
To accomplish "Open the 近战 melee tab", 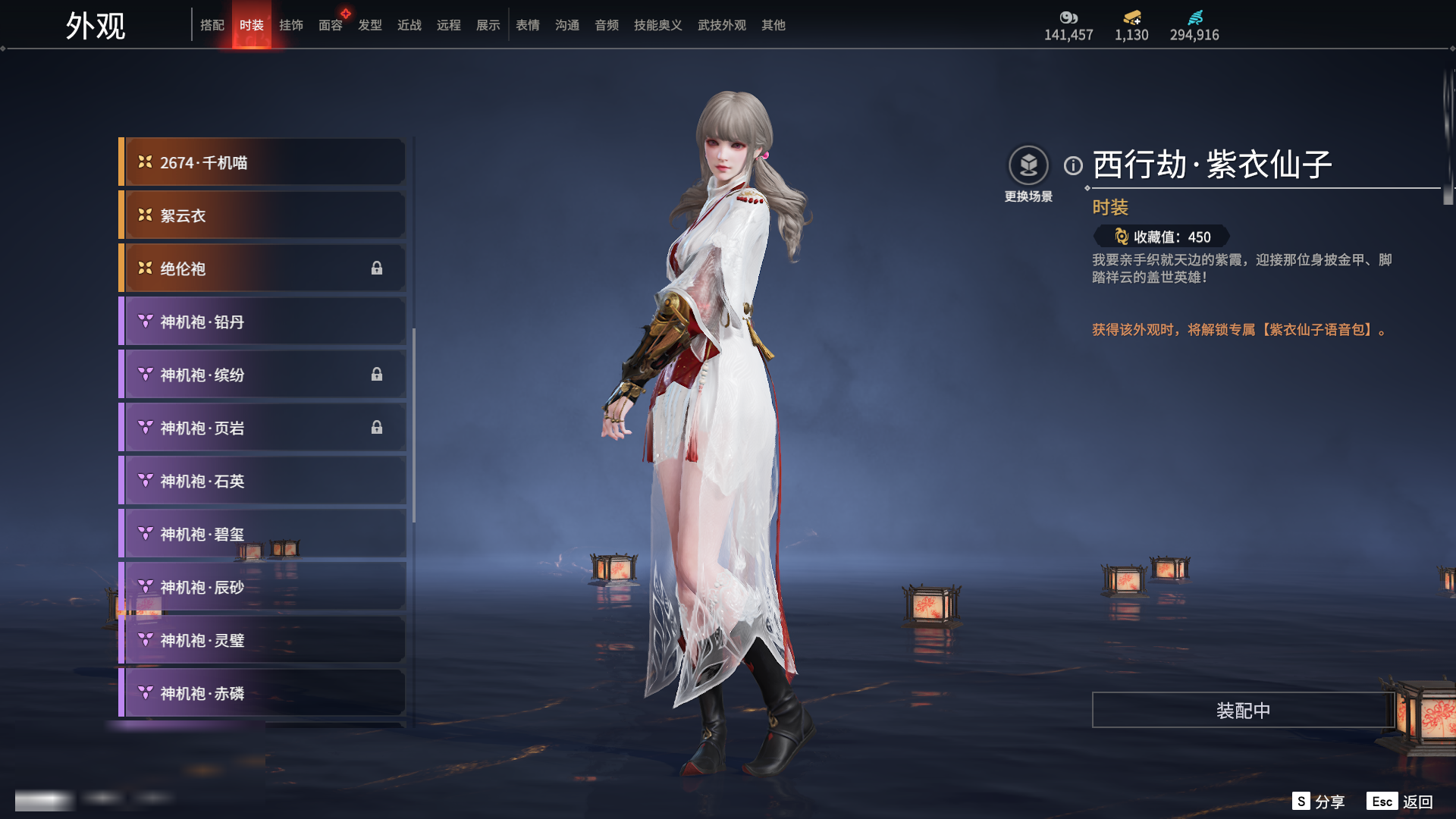I will click(409, 25).
